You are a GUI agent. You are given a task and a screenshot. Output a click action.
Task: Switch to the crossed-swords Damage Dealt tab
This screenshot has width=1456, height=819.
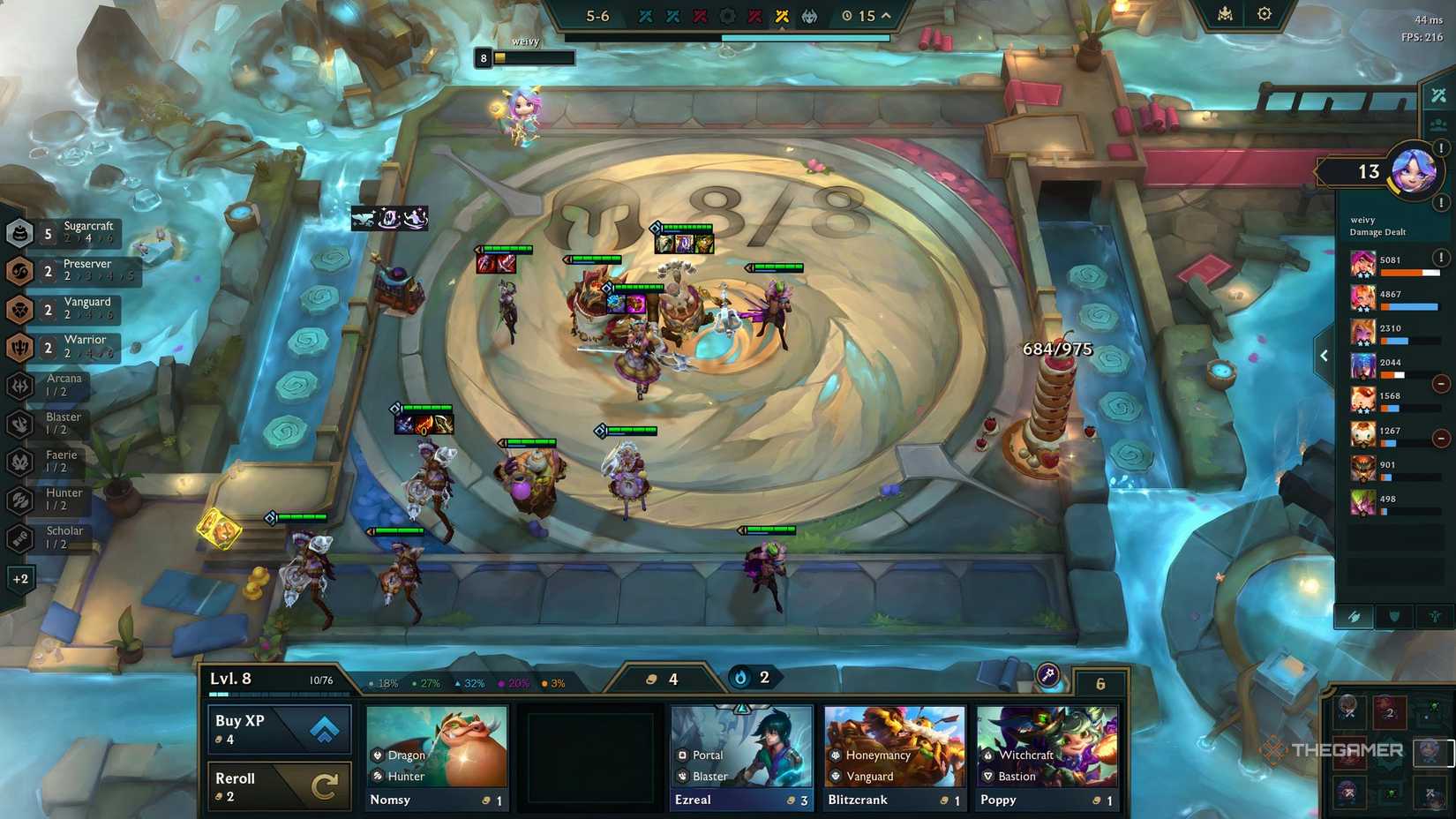(x=1356, y=616)
